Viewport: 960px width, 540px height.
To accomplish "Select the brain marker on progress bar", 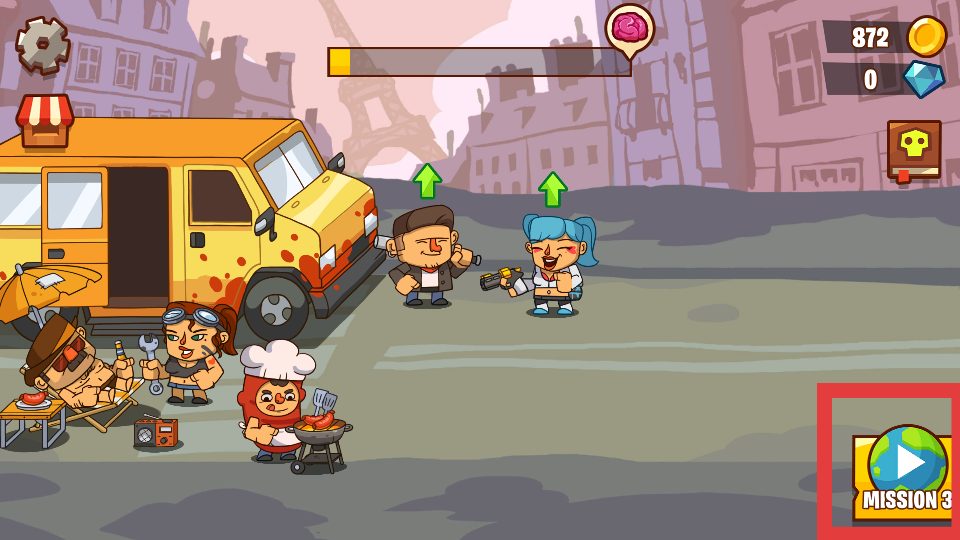I will [x=629, y=29].
